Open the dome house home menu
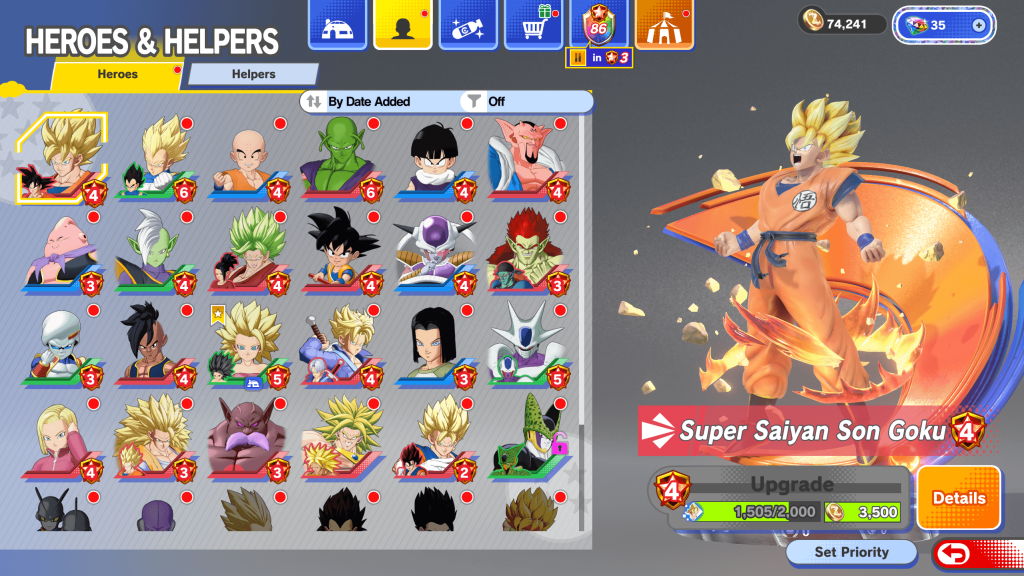The width and height of the screenshot is (1024, 576). pos(337,25)
